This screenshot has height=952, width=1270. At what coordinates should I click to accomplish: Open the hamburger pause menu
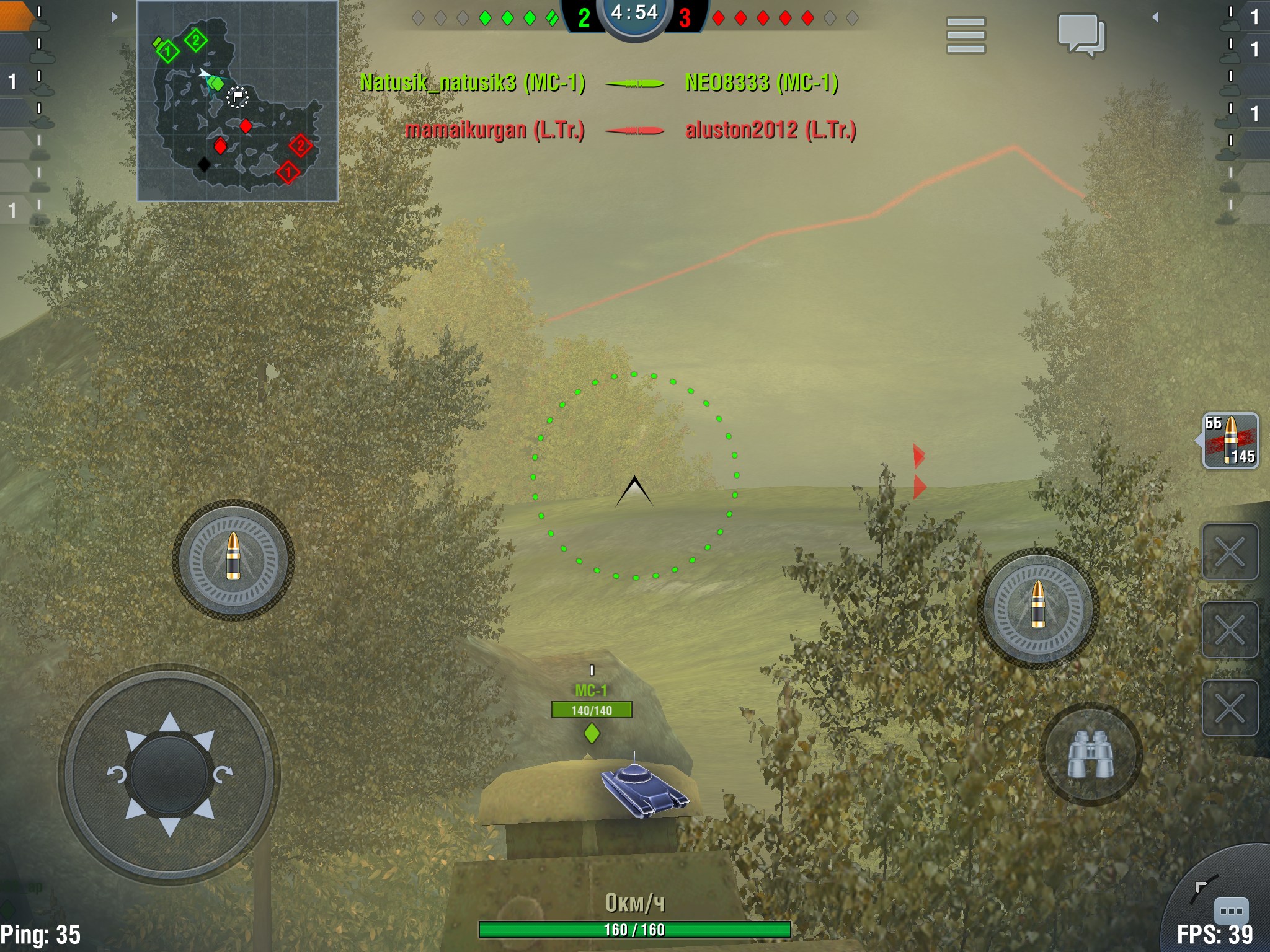coord(966,35)
